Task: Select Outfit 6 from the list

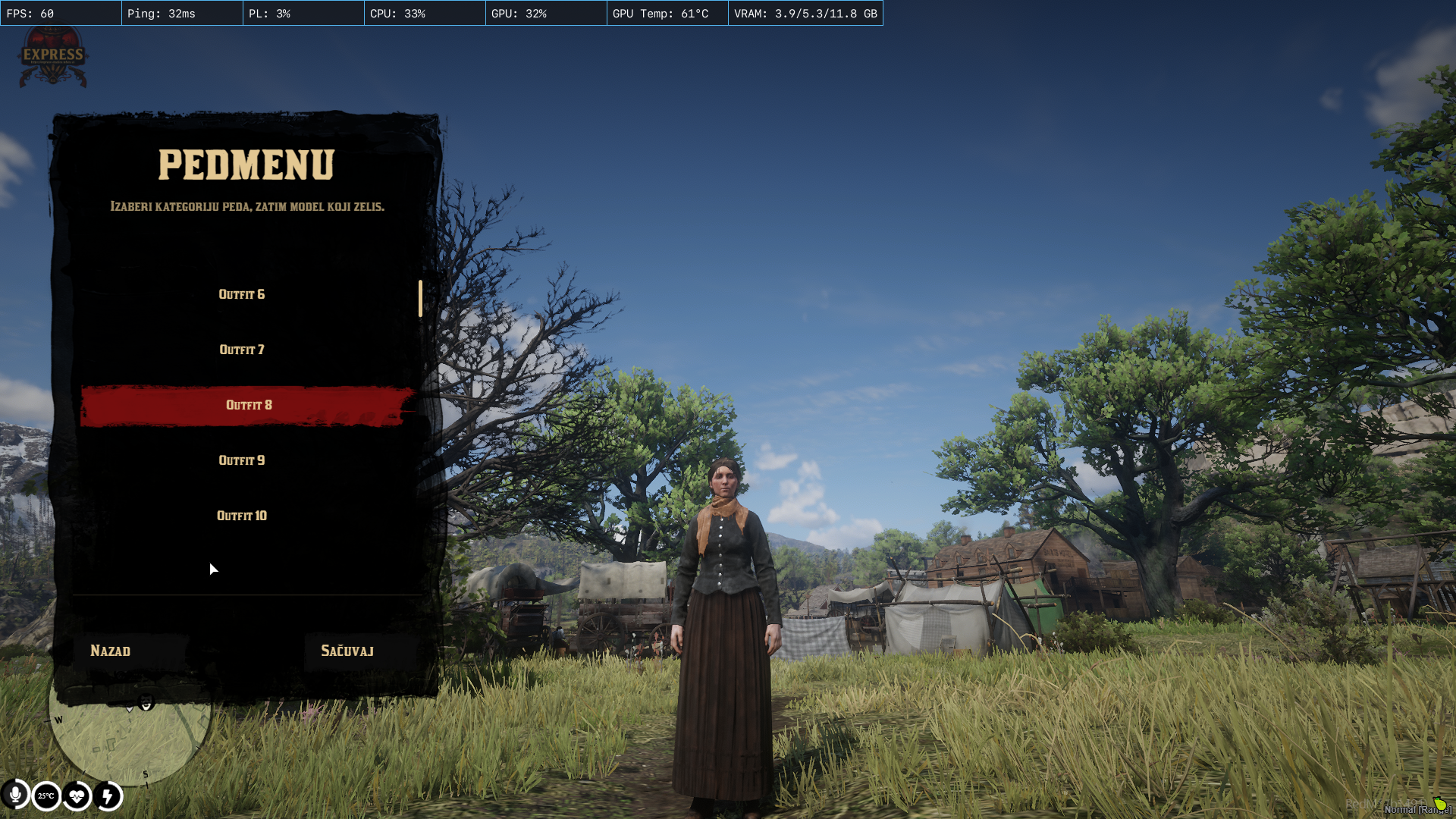Action: (242, 294)
